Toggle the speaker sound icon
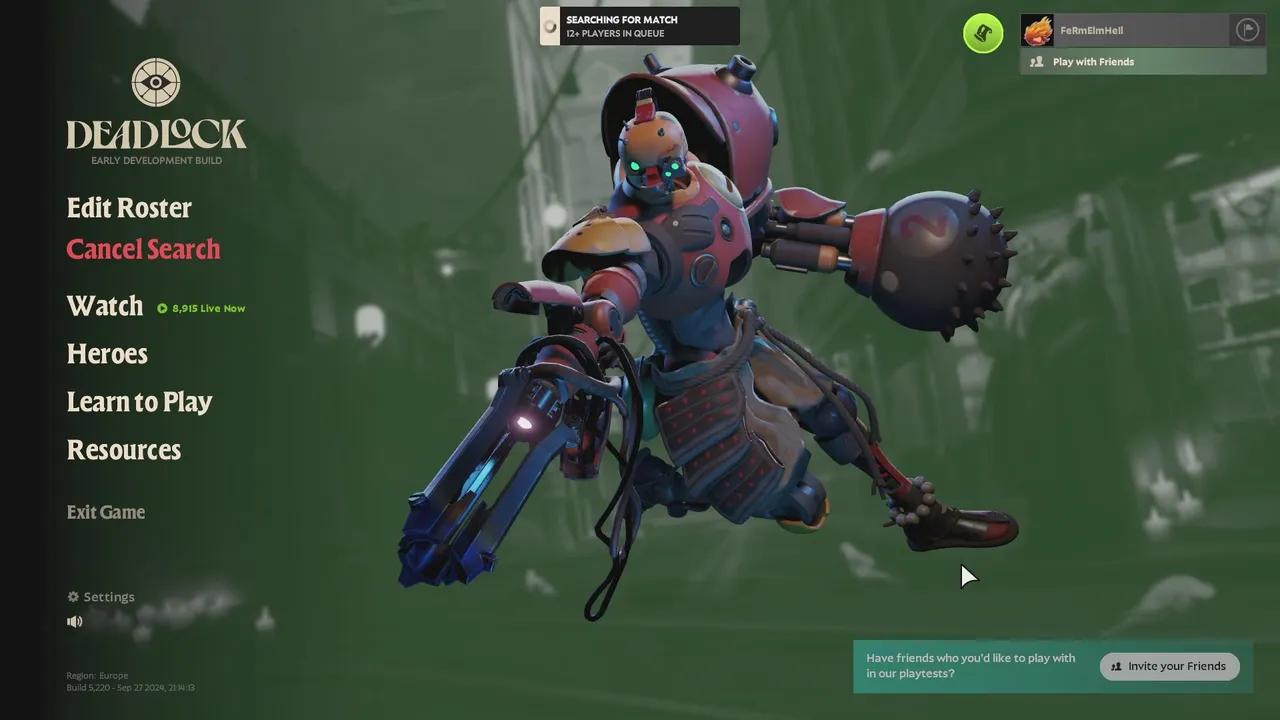 (x=75, y=622)
